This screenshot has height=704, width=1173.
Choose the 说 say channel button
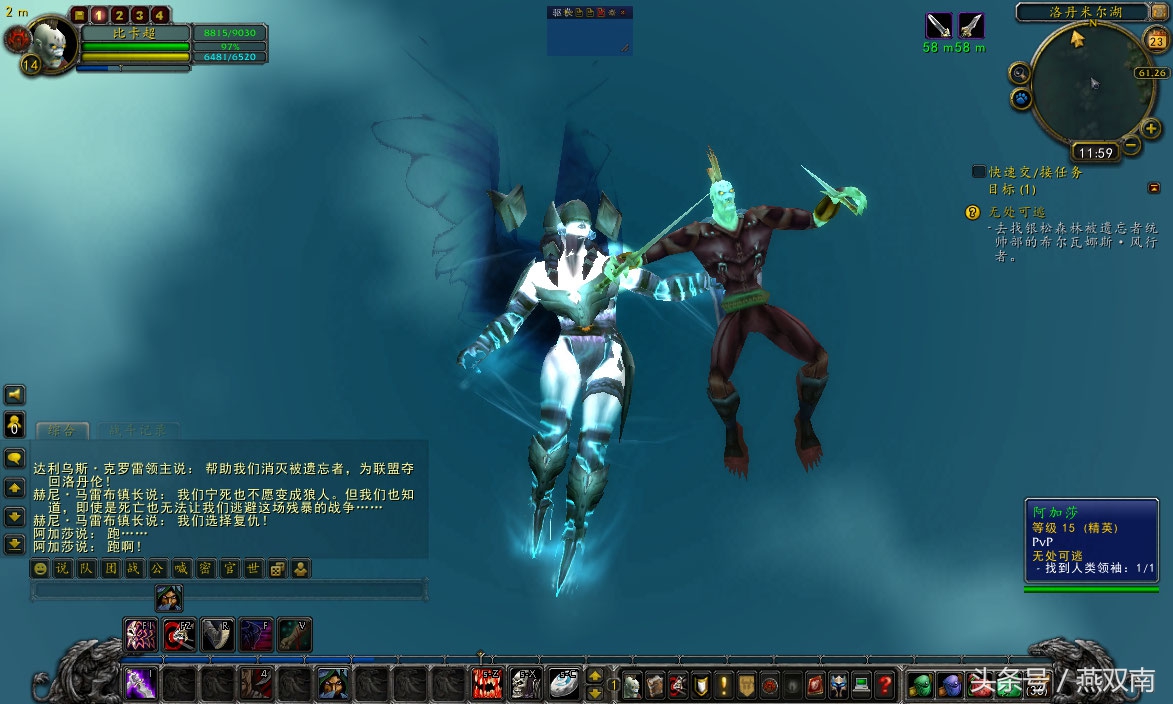(x=62, y=569)
